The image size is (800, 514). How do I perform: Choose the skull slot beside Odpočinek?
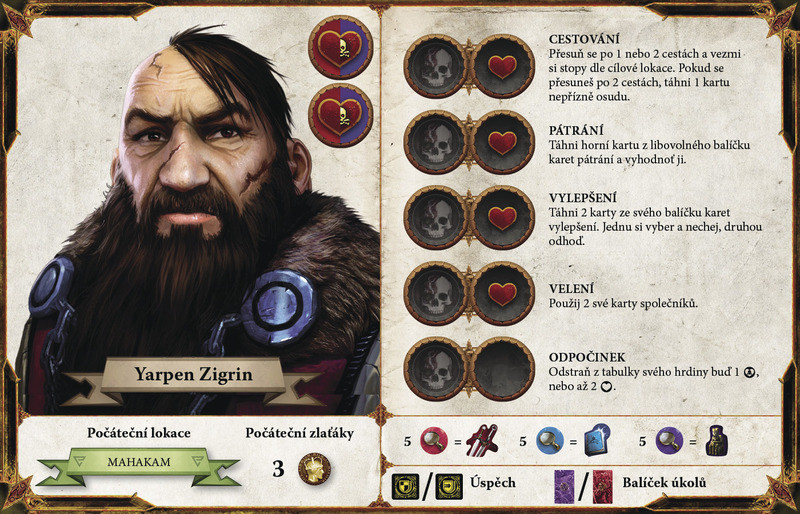[435, 369]
